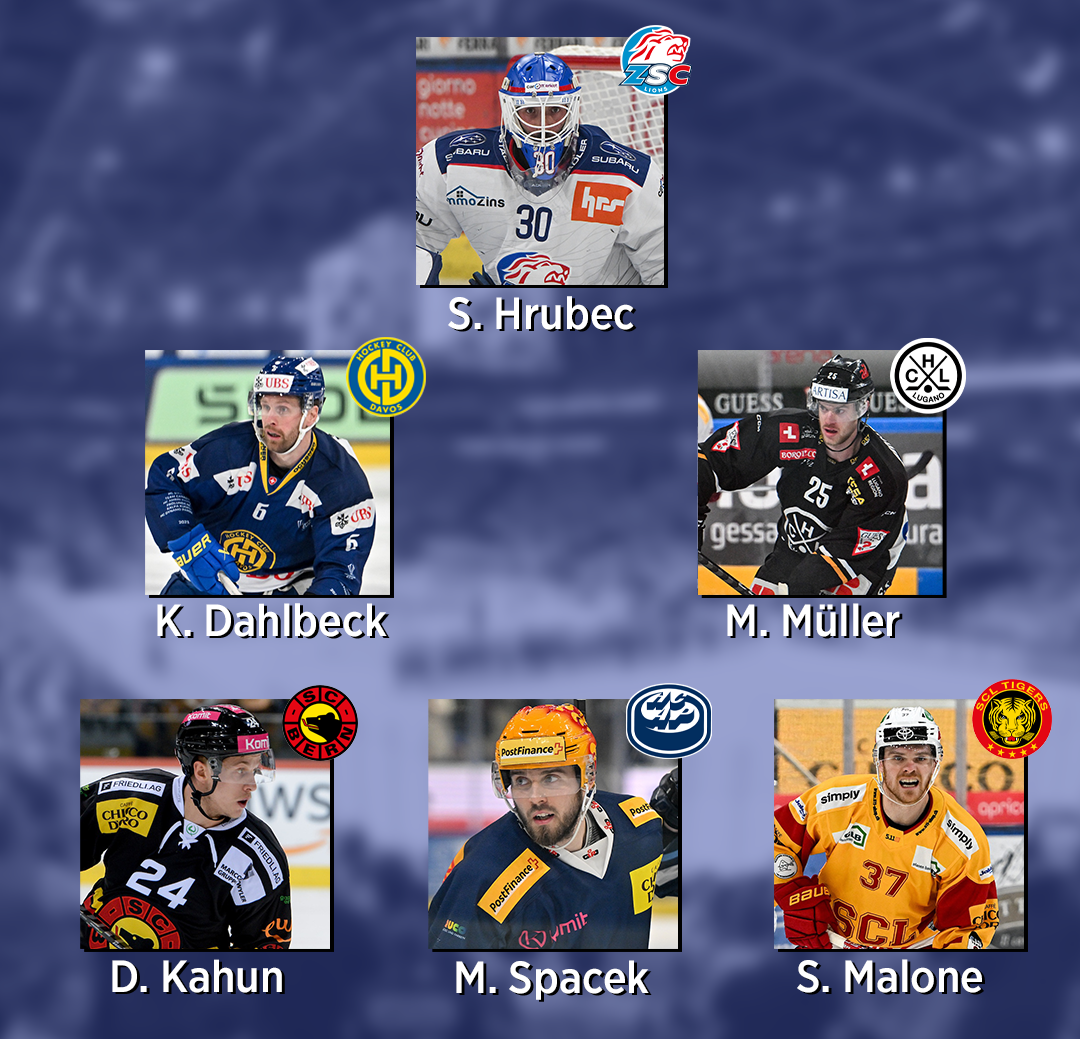Choose K. Dahlbeck's player card

pos(268,473)
